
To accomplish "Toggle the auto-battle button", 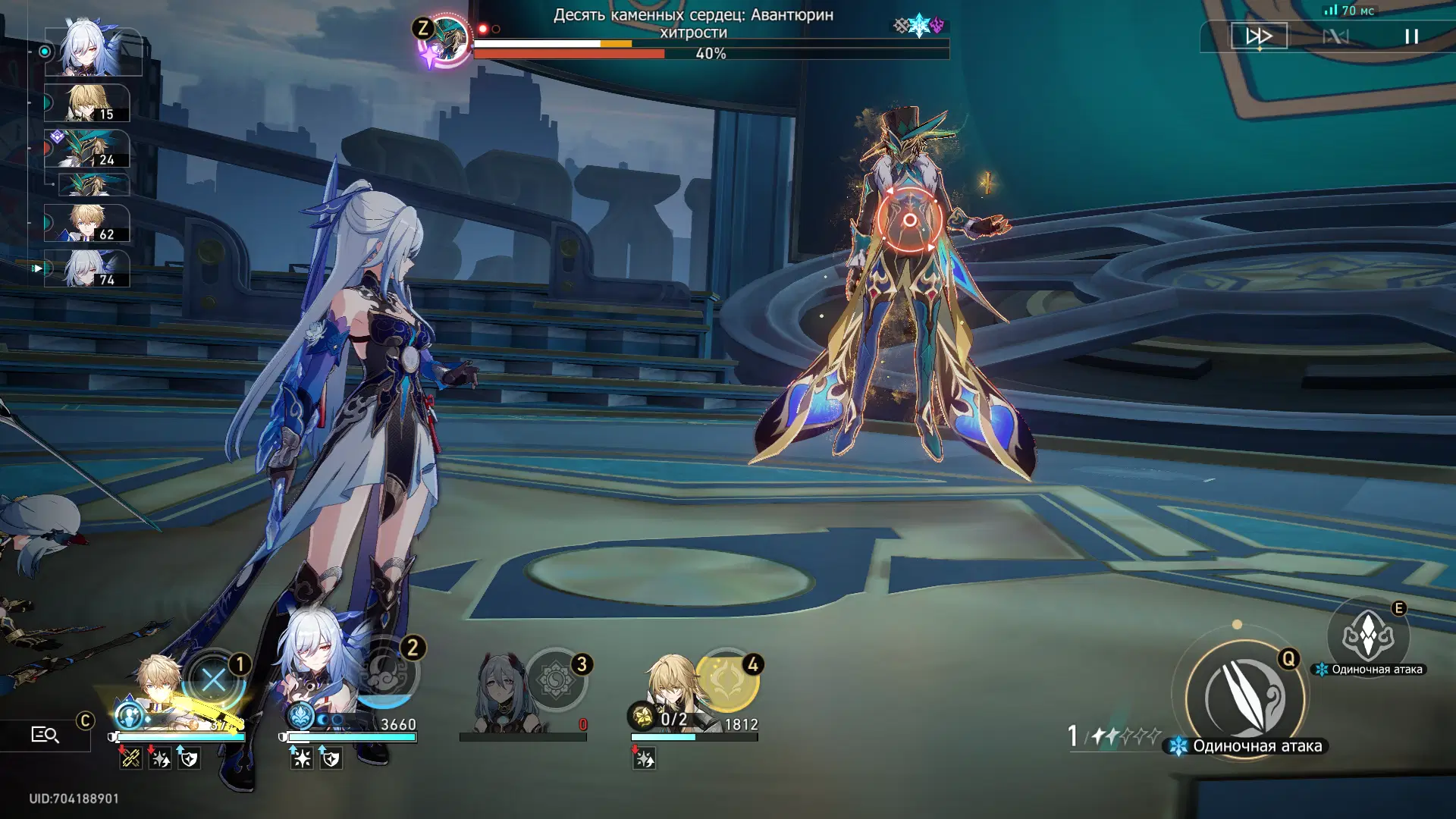I will [1335, 36].
